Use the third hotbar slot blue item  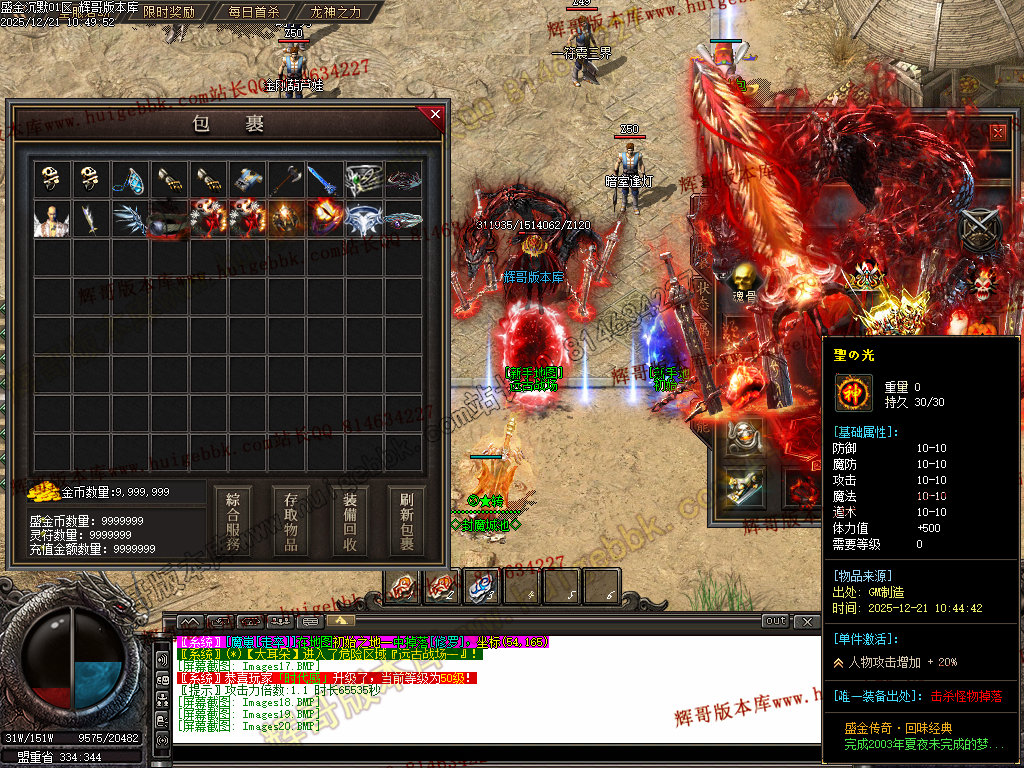coord(481,587)
